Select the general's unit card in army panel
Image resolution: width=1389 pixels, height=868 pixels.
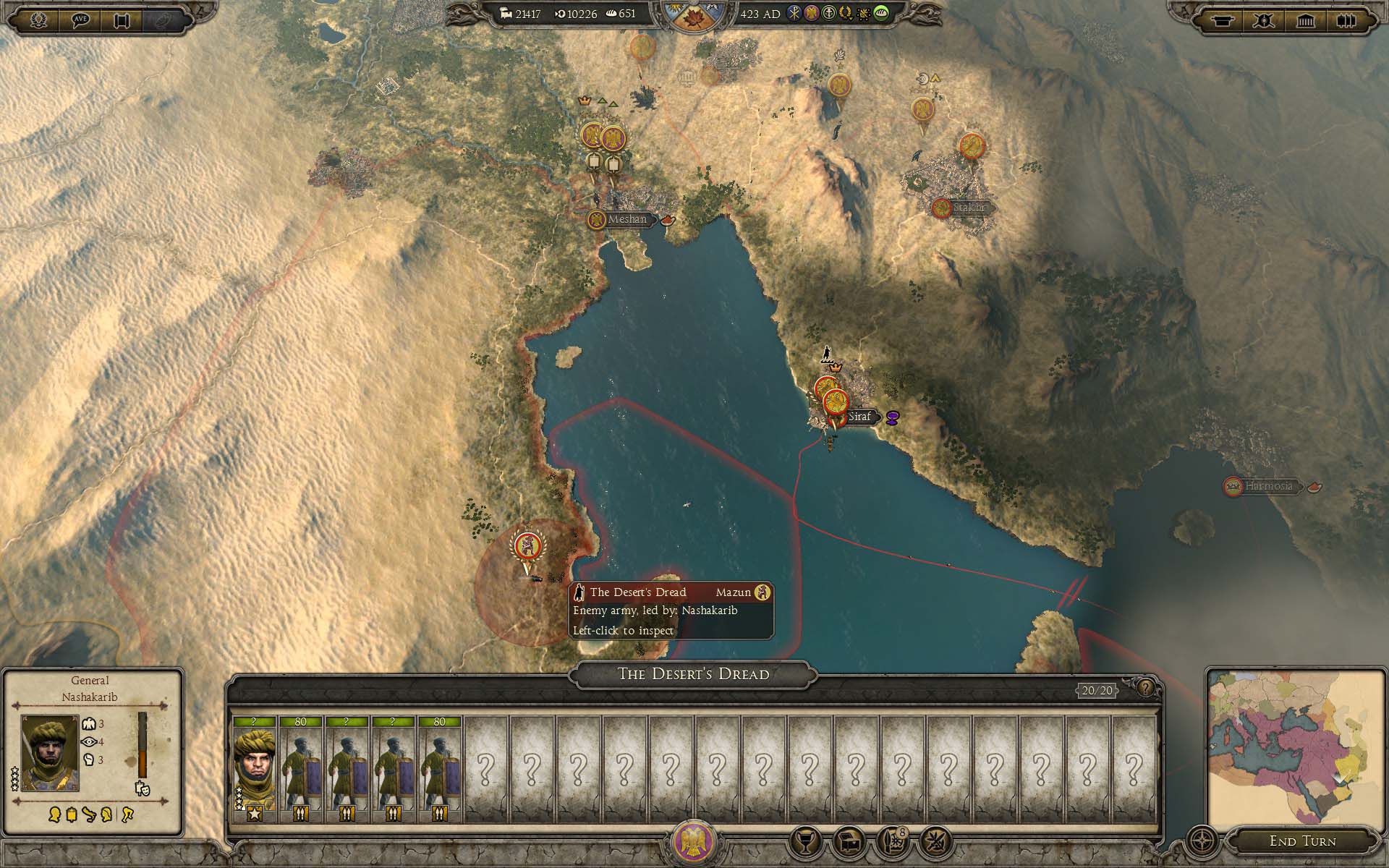coord(254,770)
